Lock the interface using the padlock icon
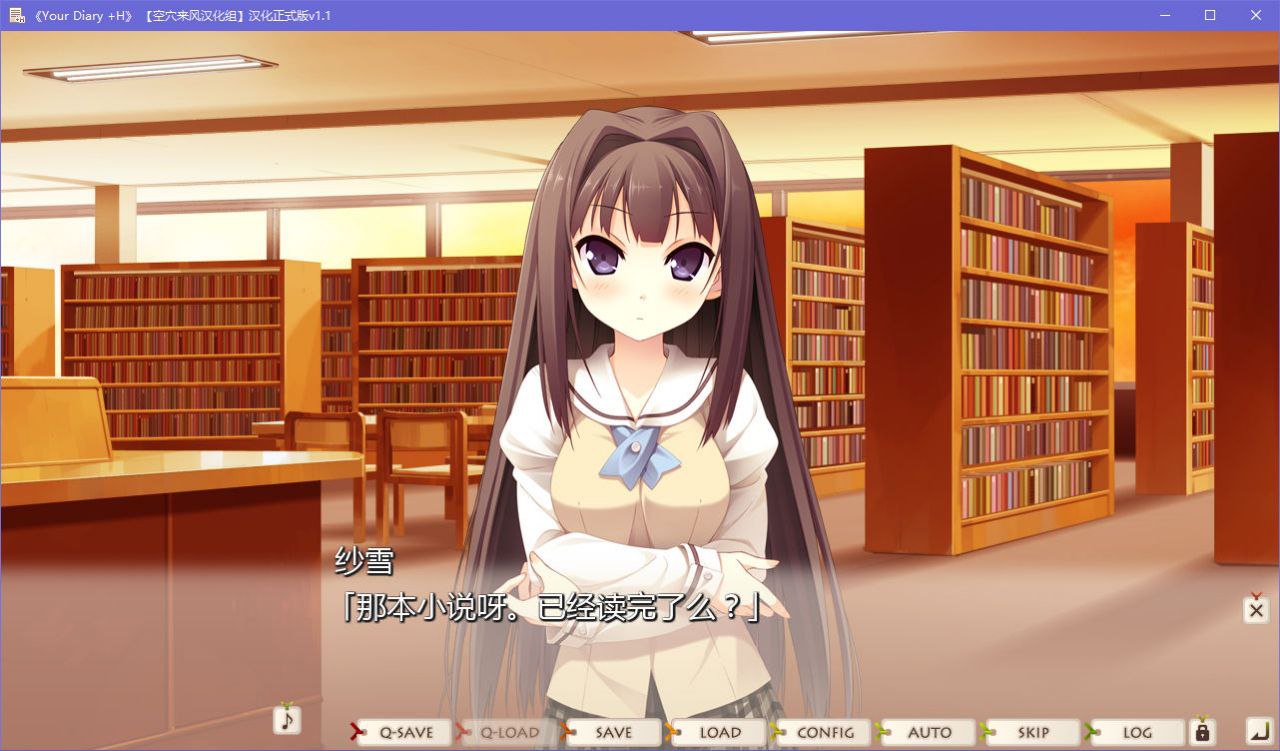 click(1202, 734)
